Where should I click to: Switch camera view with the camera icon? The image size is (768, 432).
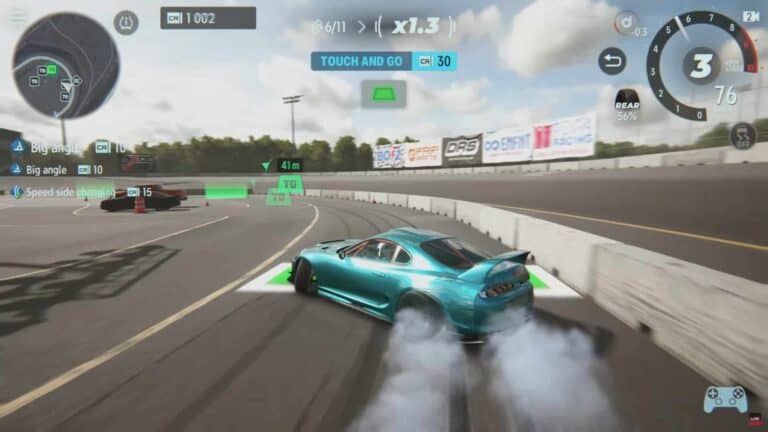(751, 16)
